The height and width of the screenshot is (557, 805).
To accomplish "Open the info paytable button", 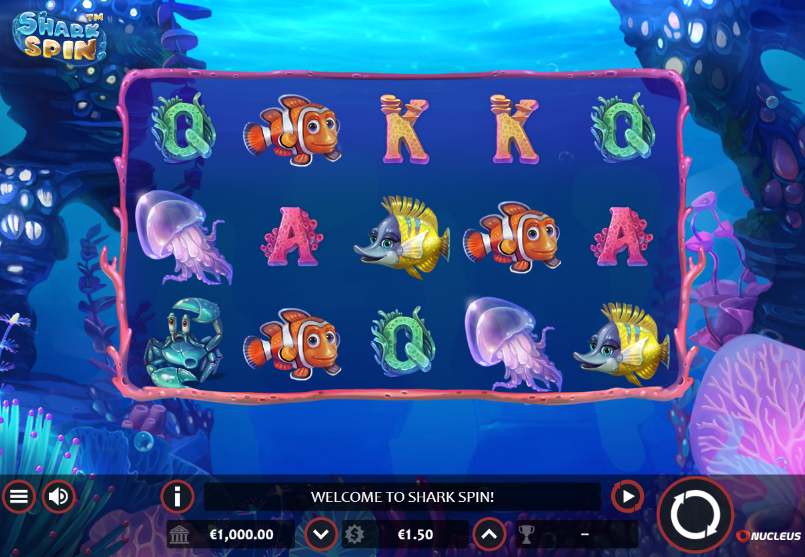I will click(x=177, y=495).
